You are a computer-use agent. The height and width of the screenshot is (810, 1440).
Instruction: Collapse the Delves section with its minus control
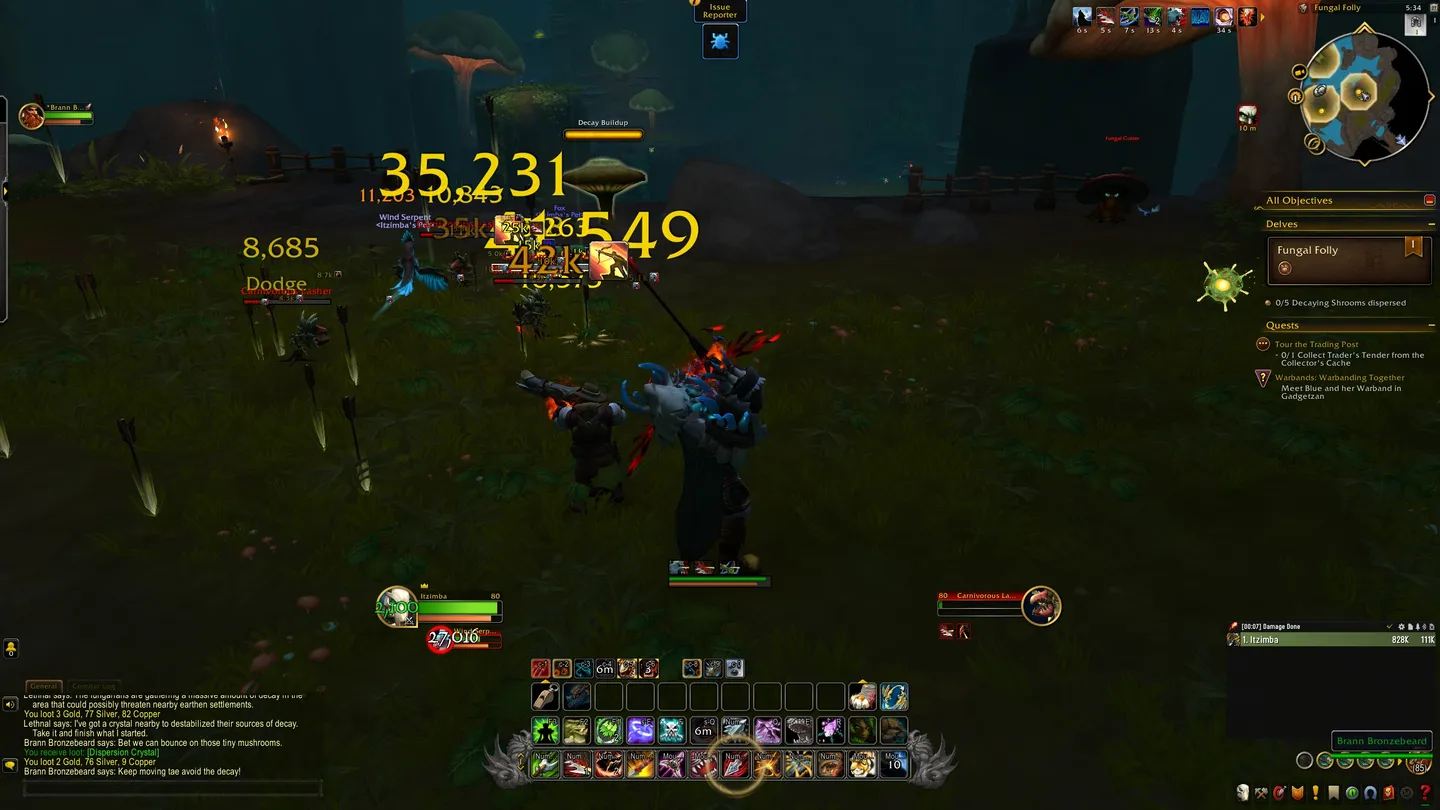point(1434,223)
